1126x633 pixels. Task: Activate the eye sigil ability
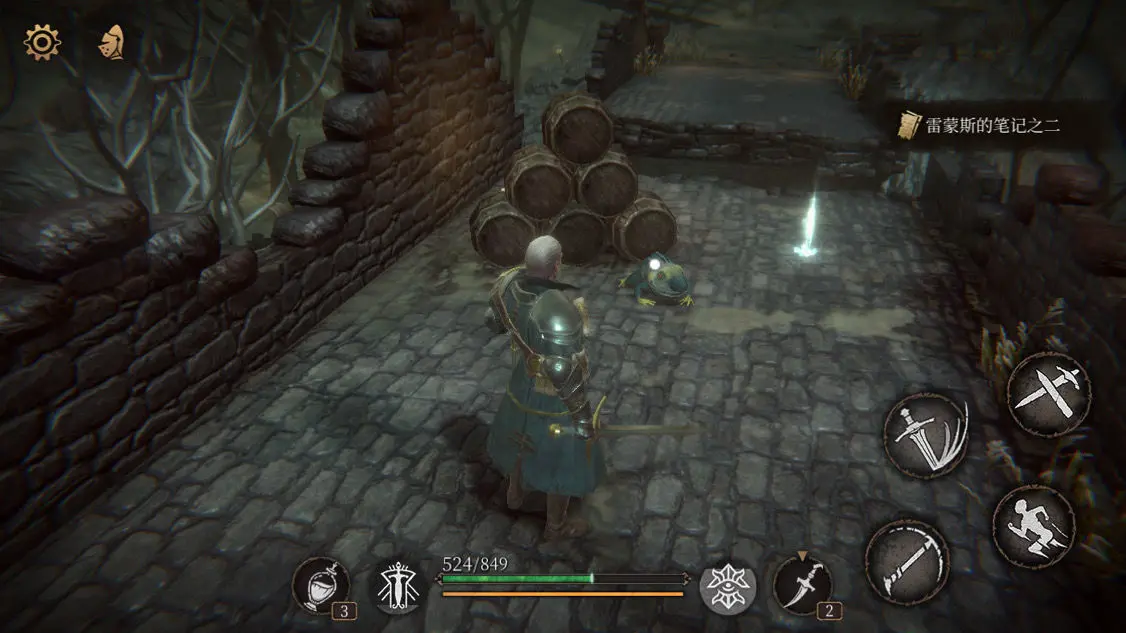pos(727,587)
